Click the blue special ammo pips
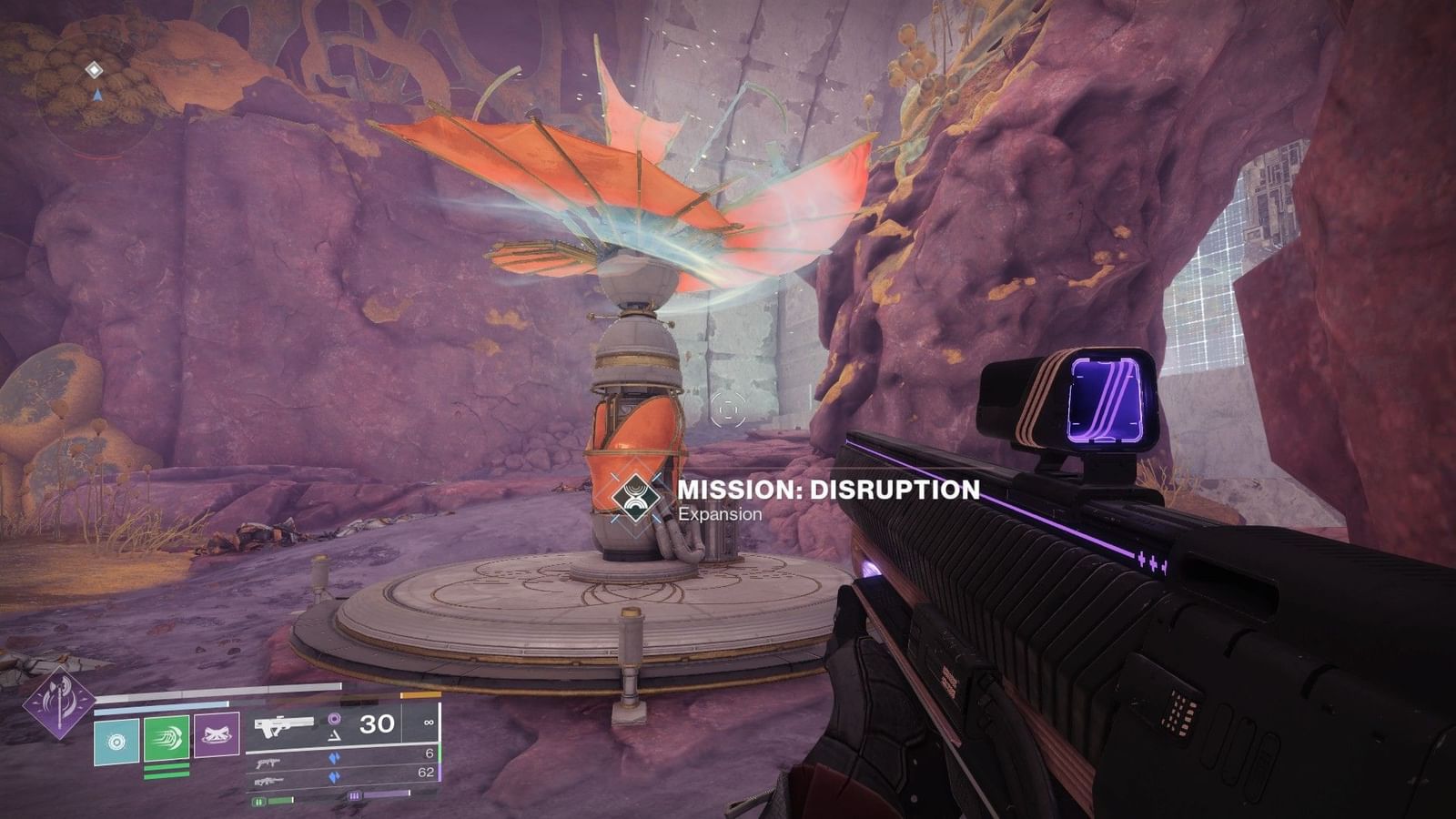The height and width of the screenshot is (819, 1456). click(x=335, y=756)
